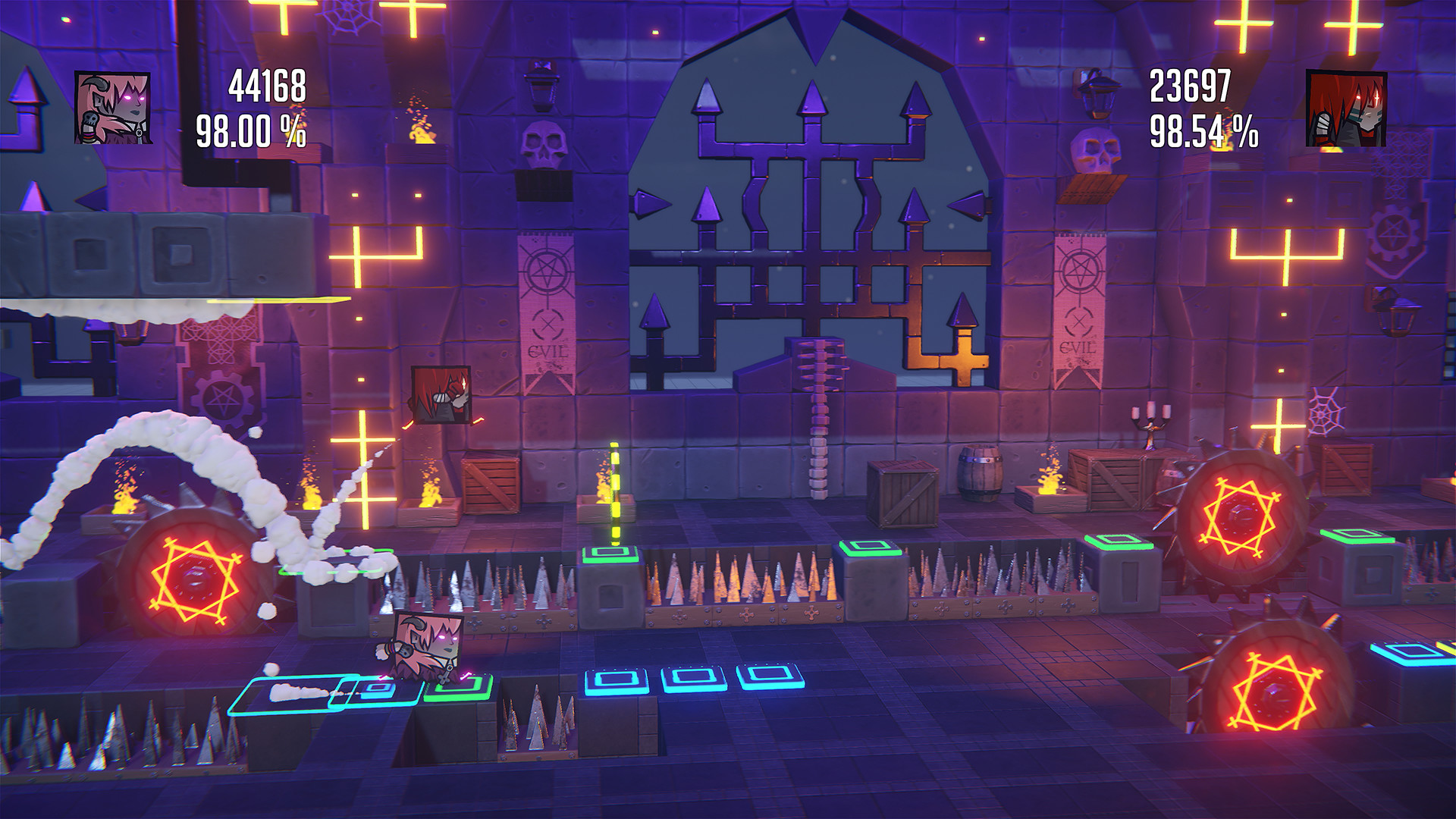The width and height of the screenshot is (1456, 819).
Task: Click the pink-haired player one portrait
Action: pyautogui.click(x=113, y=108)
